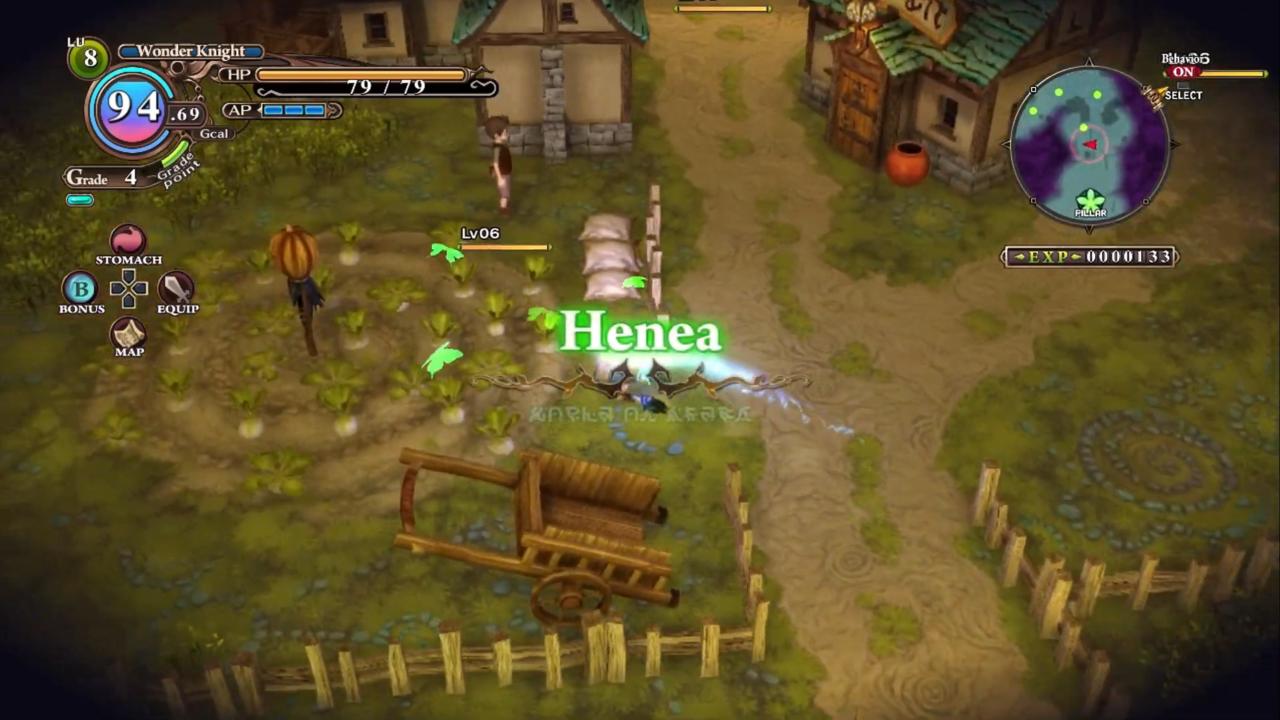
Task: Expand the Behavior SELECT option
Action: pyautogui.click(x=1184, y=95)
